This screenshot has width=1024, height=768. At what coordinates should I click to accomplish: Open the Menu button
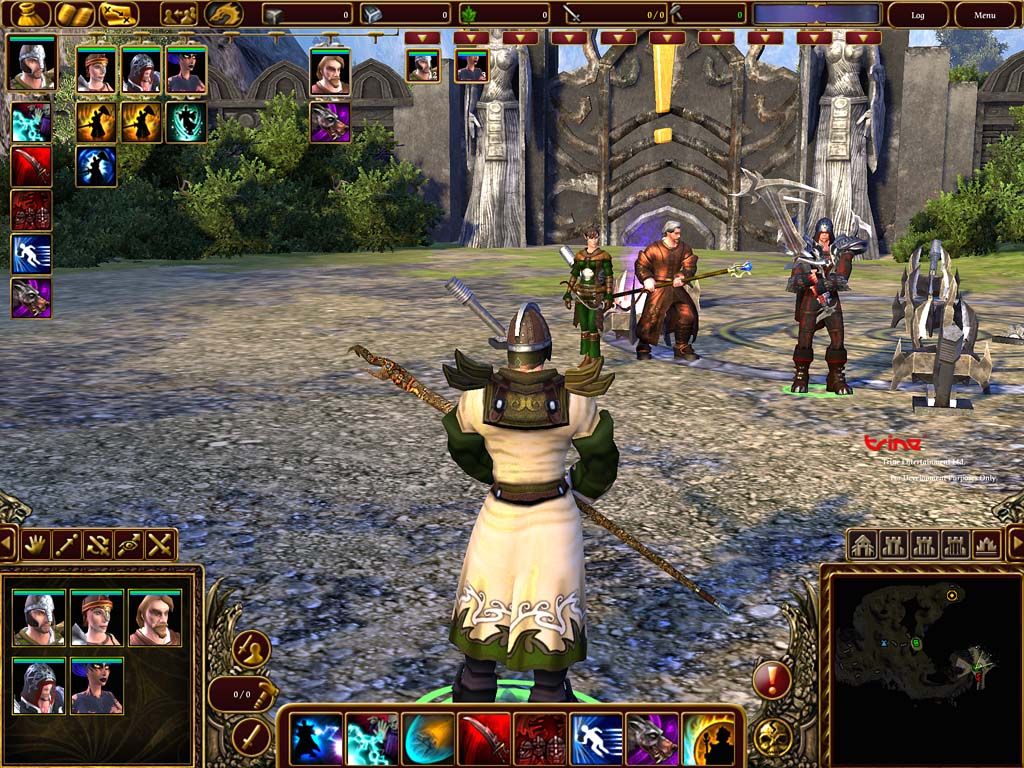[x=985, y=15]
